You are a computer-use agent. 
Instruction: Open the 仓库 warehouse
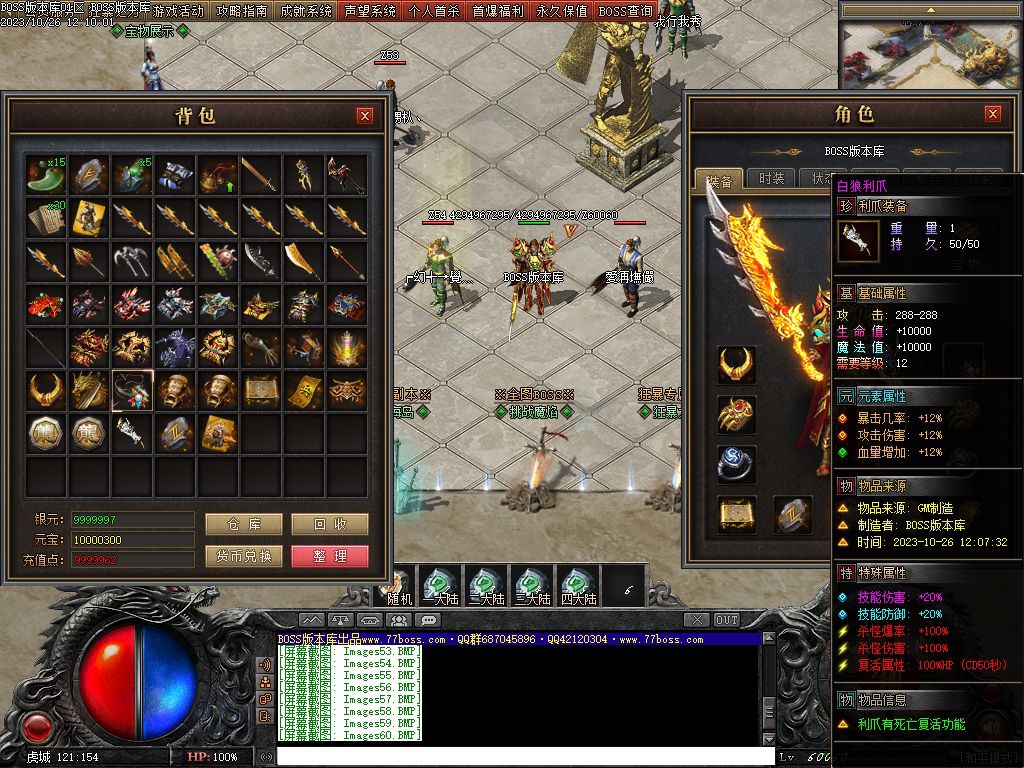click(243, 525)
